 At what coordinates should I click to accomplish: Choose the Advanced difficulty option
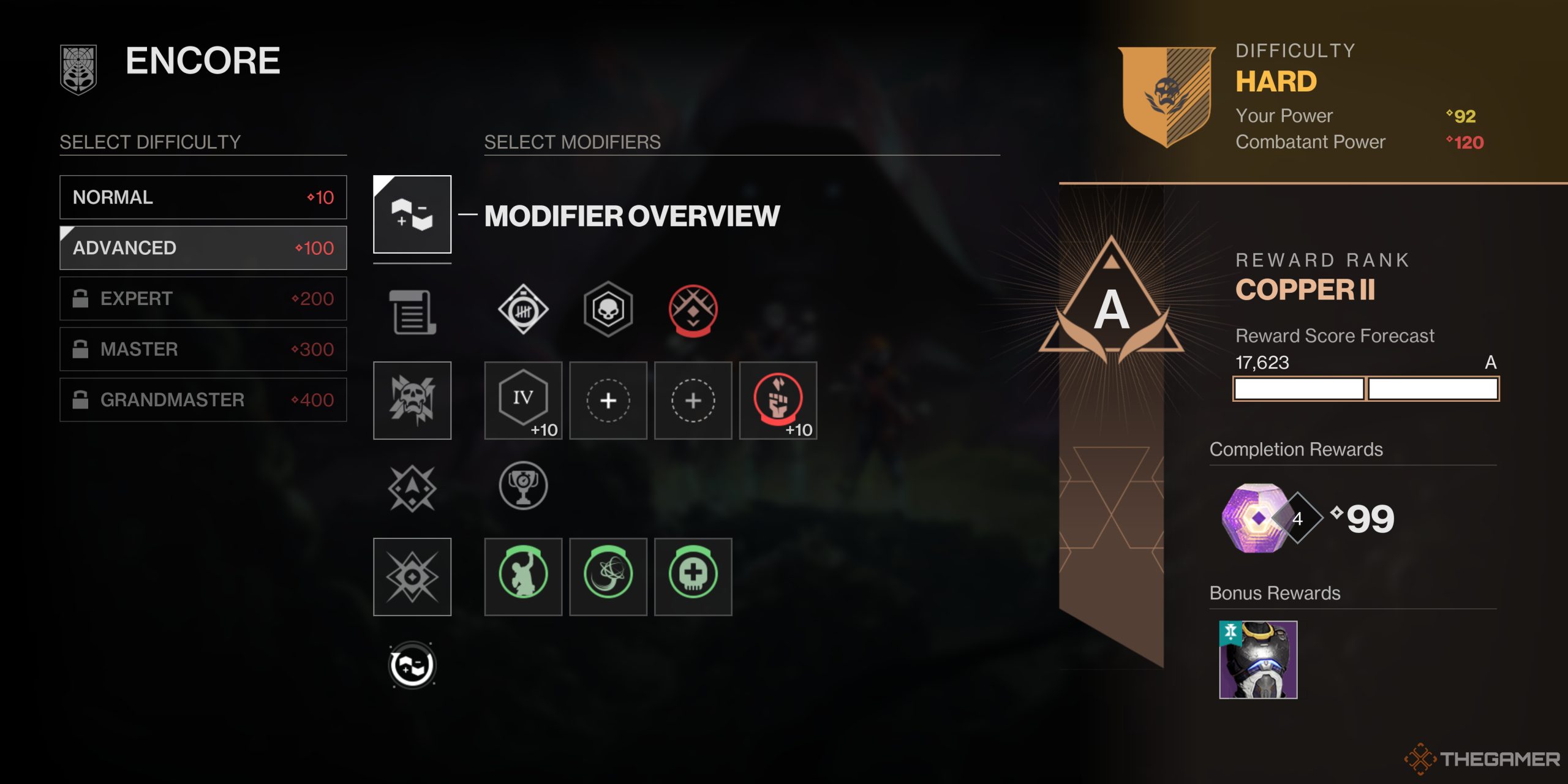coord(203,248)
